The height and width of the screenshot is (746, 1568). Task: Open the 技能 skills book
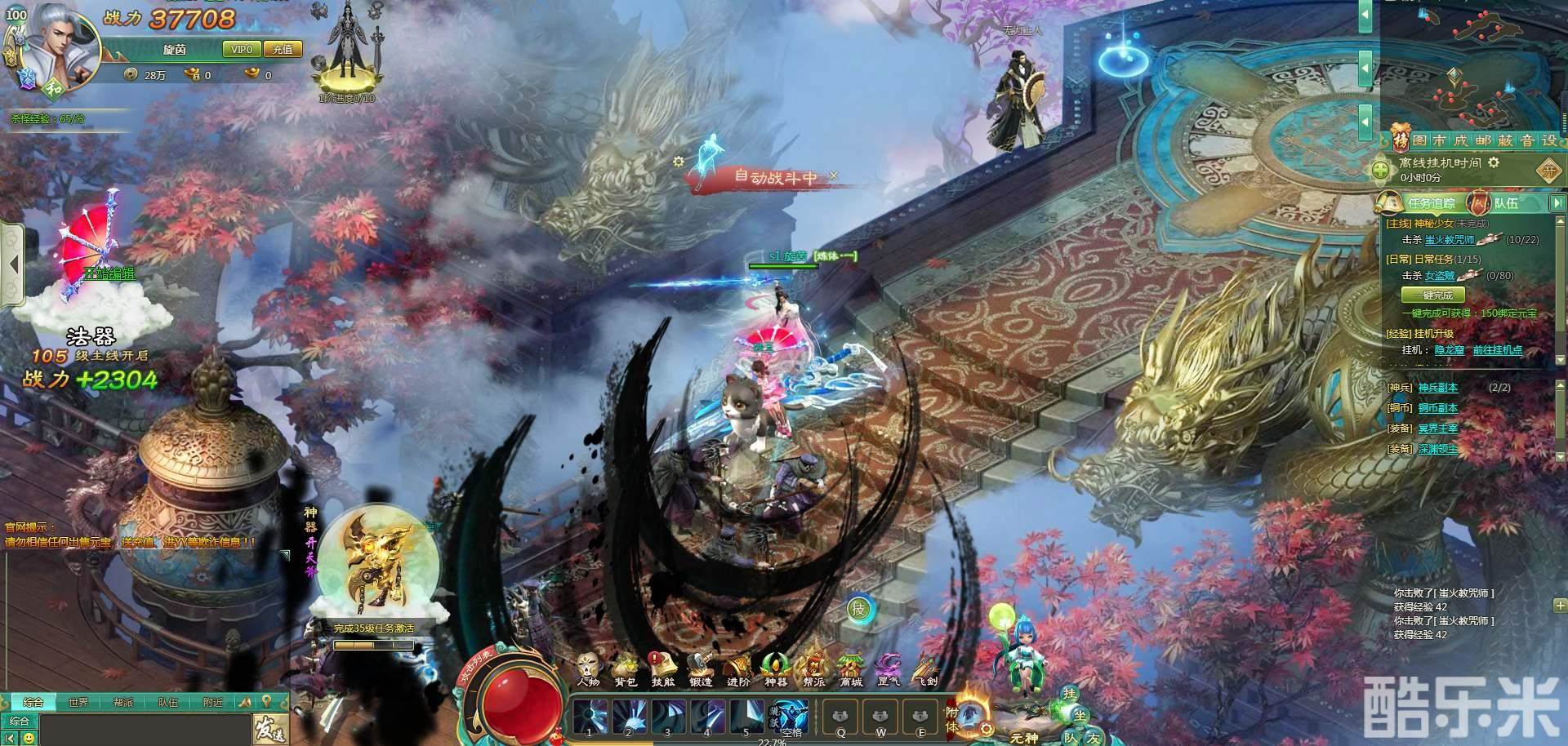pyautogui.click(x=662, y=668)
